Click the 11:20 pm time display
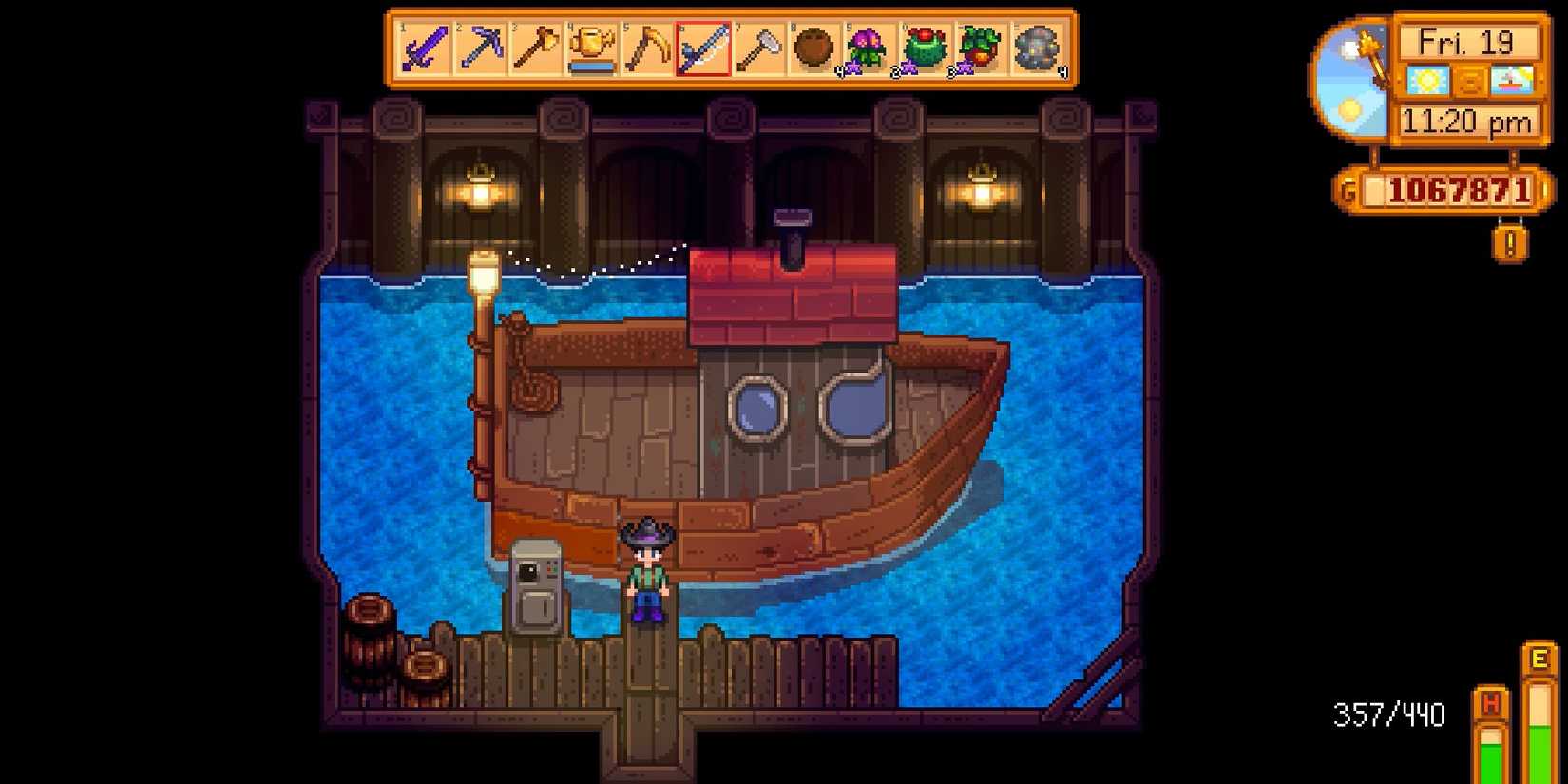This screenshot has width=1568, height=784. 1468,121
